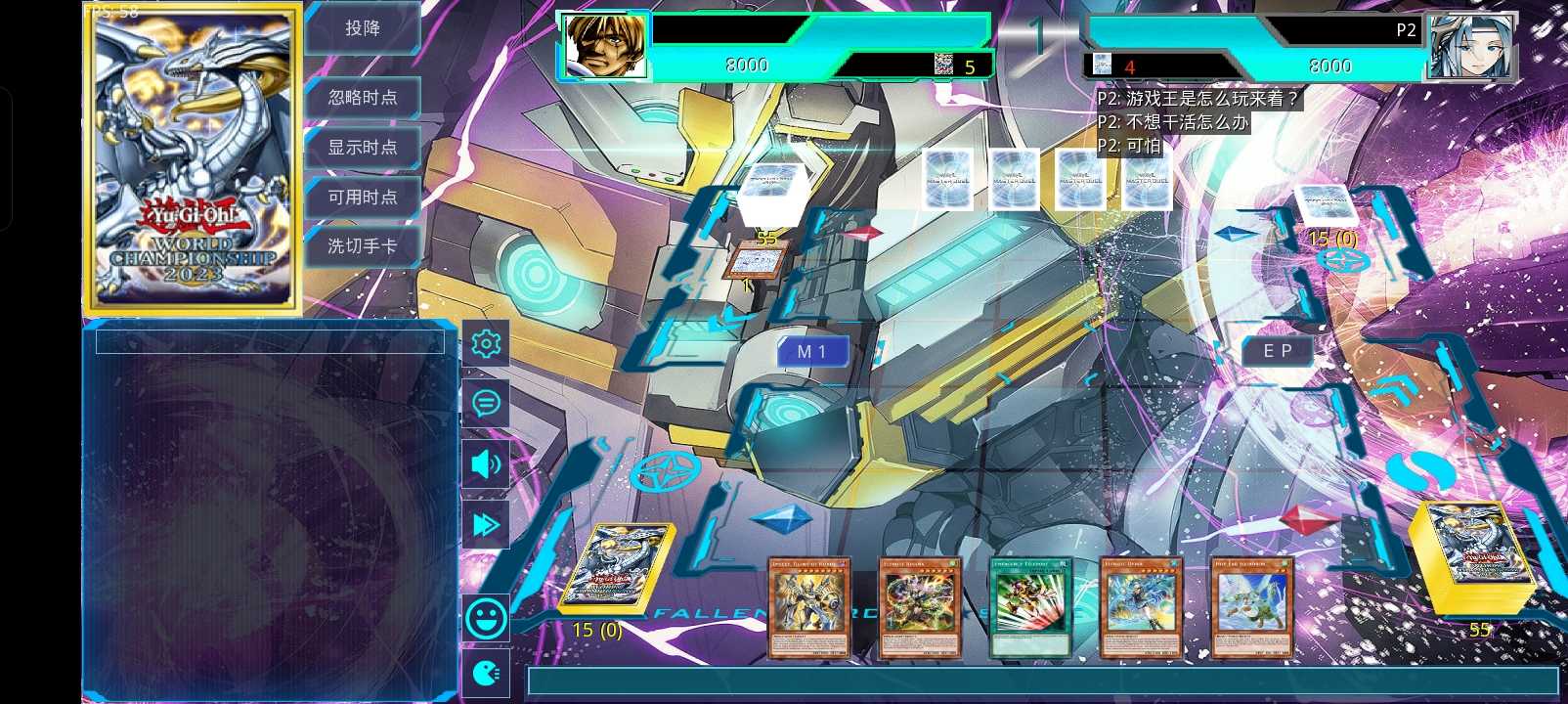This screenshot has height=704, width=1568.
Task: Select the green fairy-on-clouds monster card in hand
Action: click(x=1252, y=607)
